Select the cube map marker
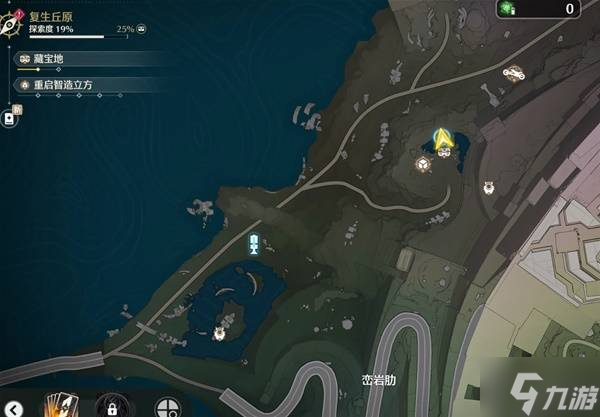Viewport: 600px width, 417px height. click(423, 165)
